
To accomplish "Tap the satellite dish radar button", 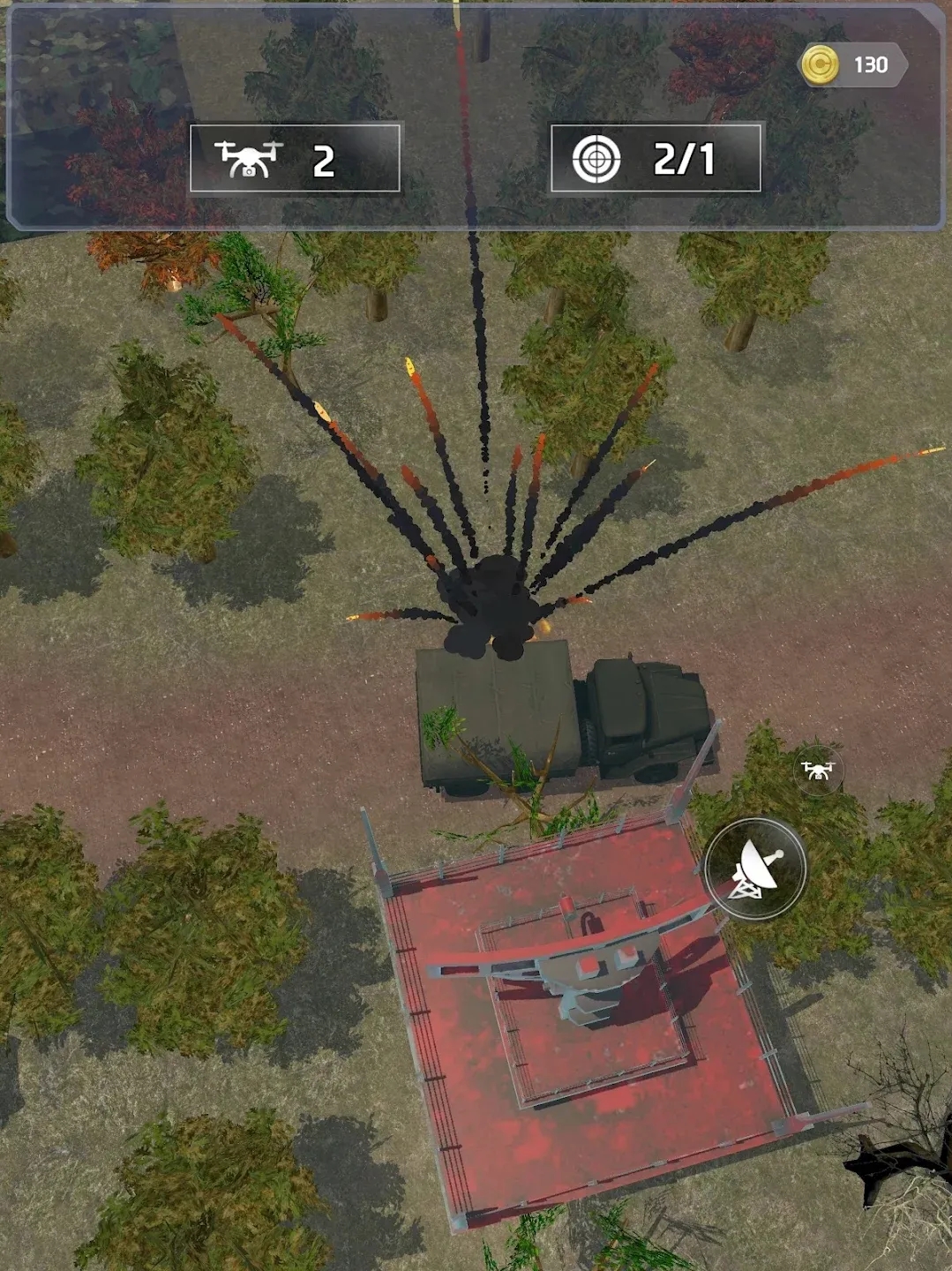I will pyautogui.click(x=756, y=869).
